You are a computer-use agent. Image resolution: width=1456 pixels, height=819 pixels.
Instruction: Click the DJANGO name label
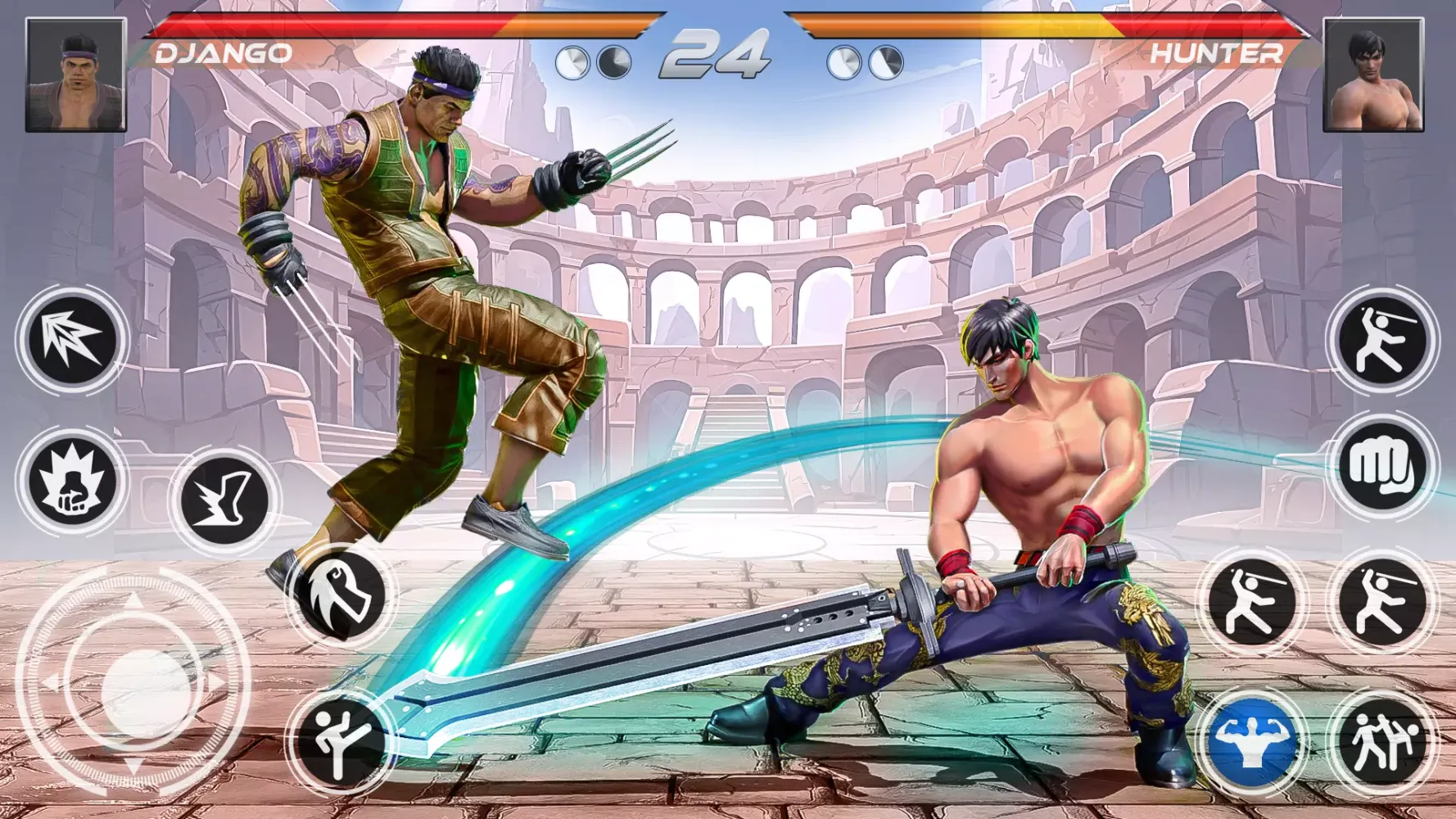coord(221,52)
